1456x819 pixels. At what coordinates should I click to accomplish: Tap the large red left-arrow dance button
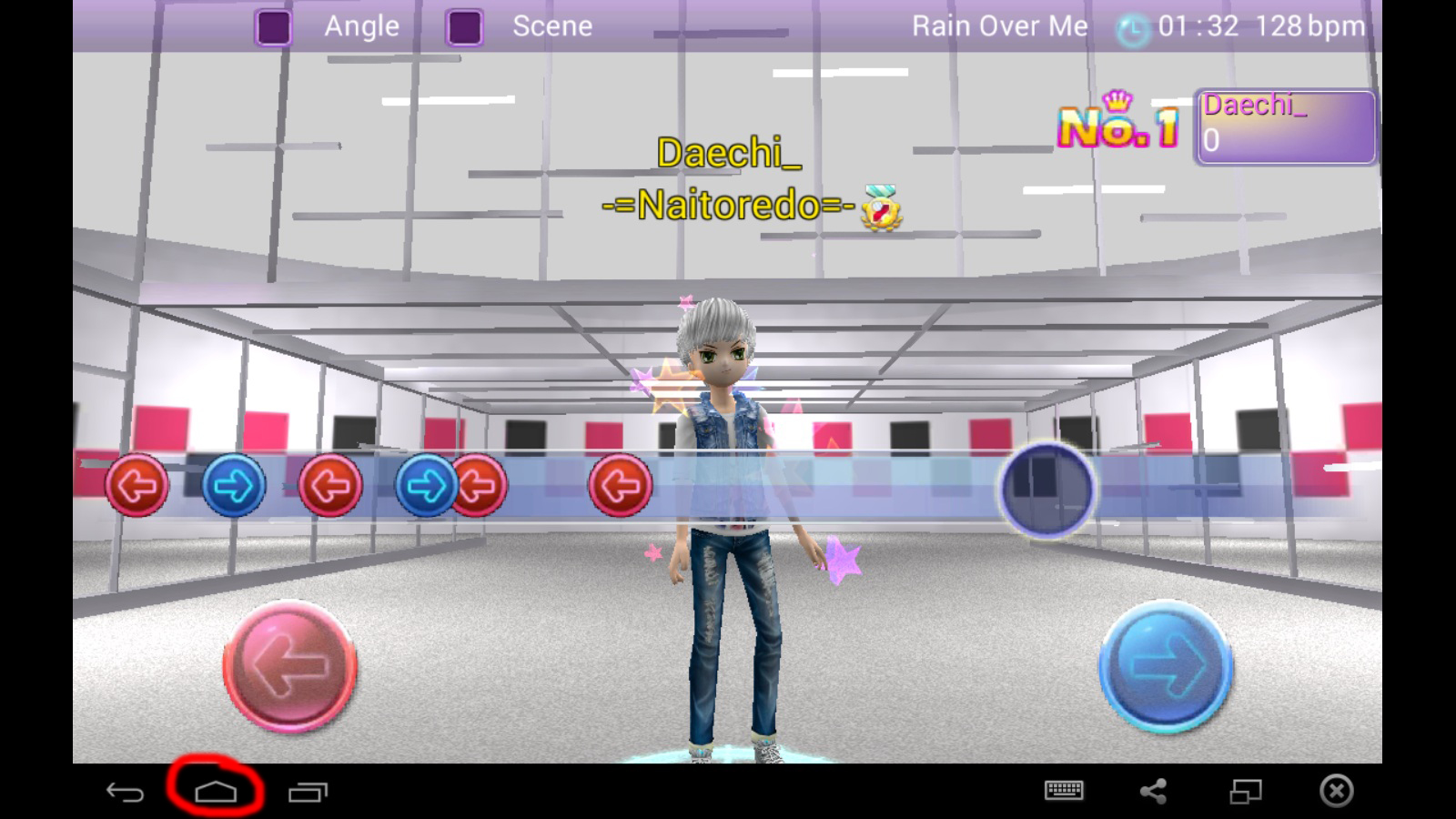[x=289, y=667]
